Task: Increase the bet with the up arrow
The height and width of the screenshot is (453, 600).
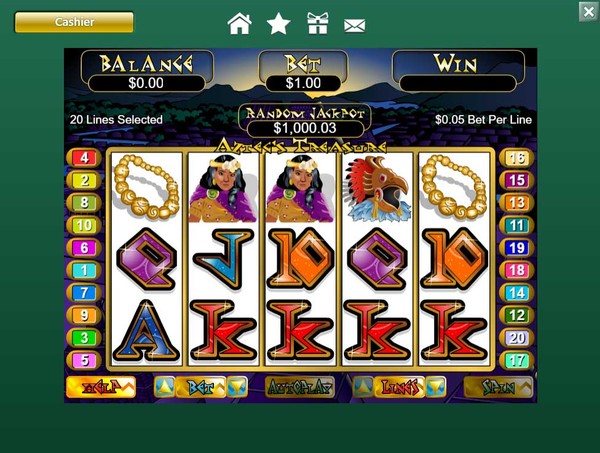Action: point(165,387)
